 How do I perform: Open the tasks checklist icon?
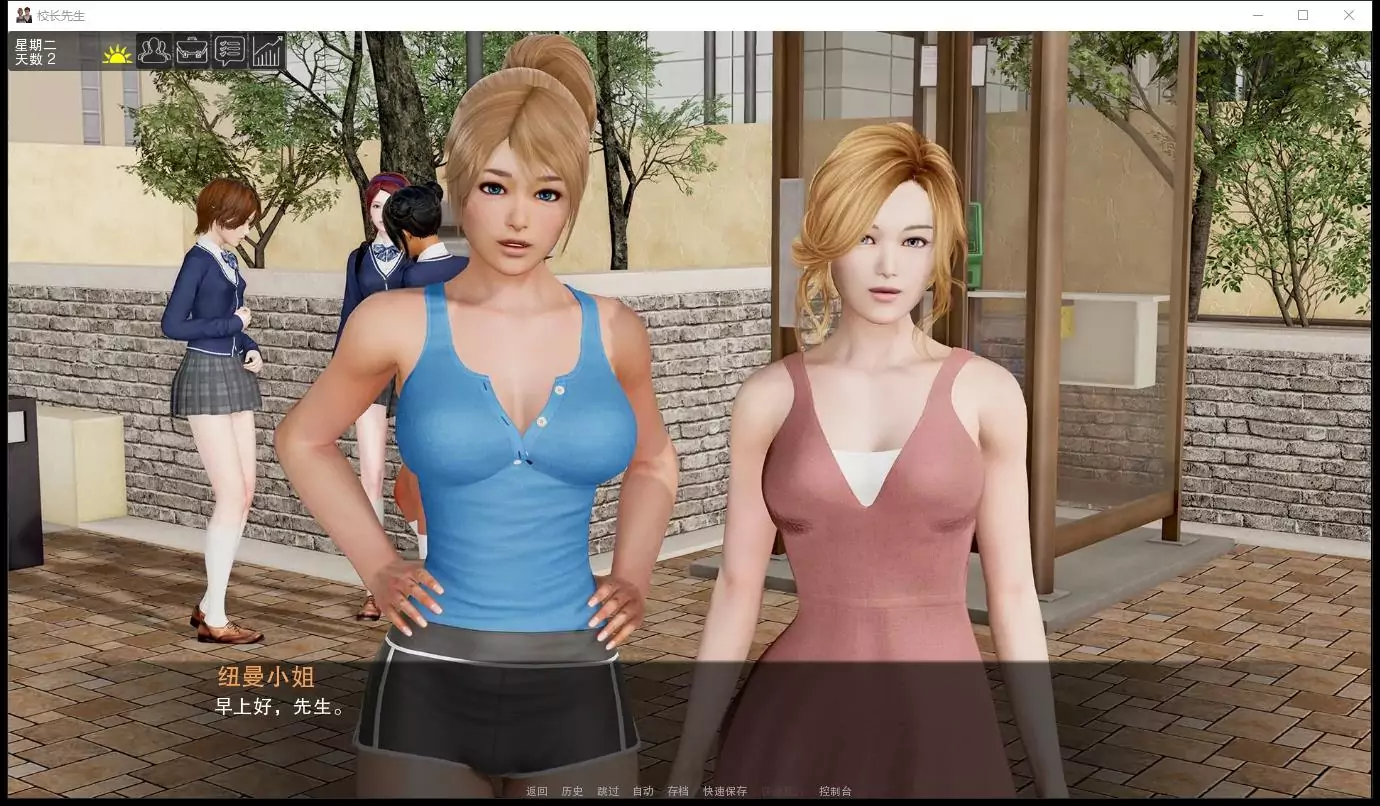click(229, 50)
